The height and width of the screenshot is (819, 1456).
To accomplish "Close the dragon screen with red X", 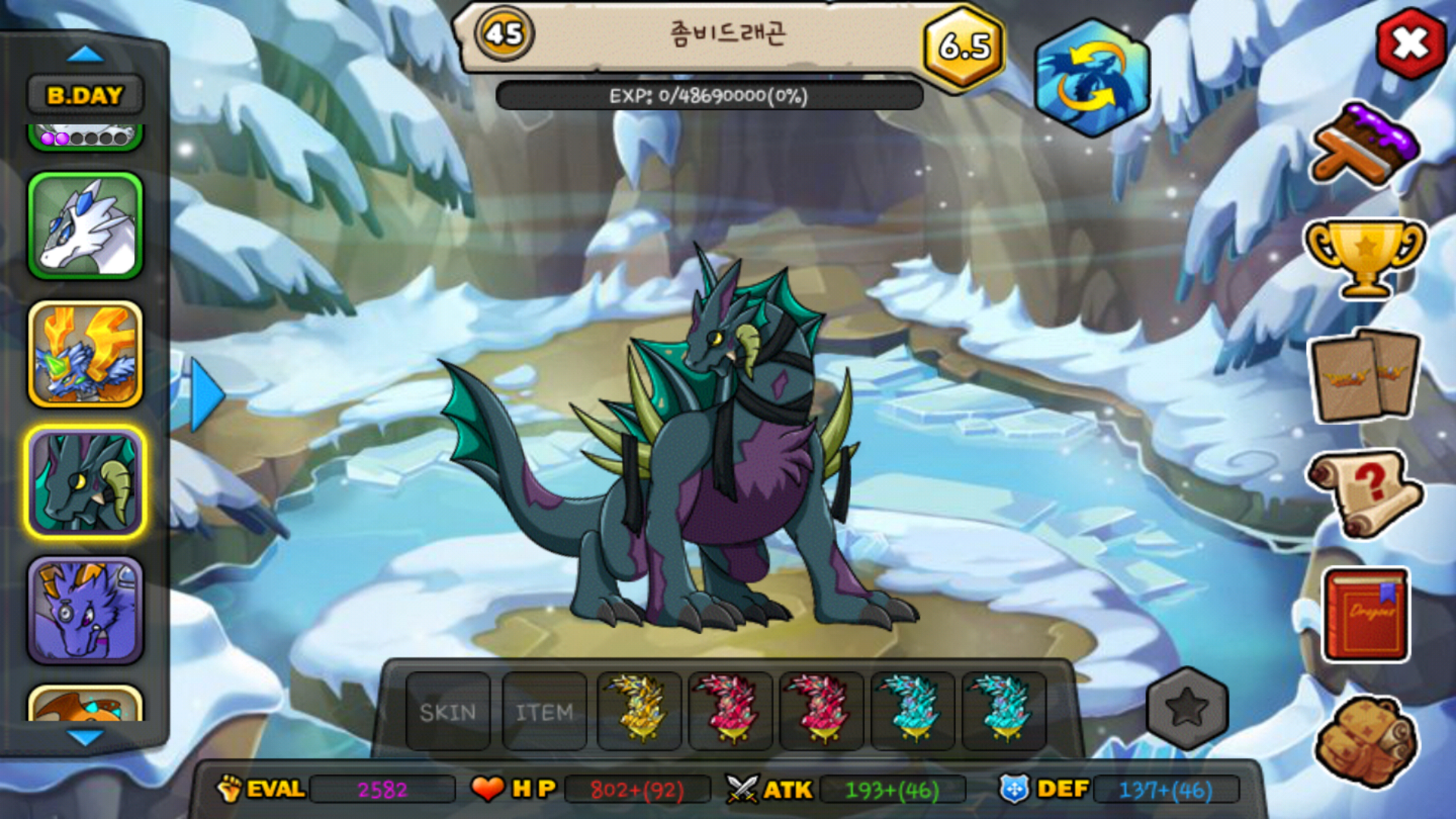I will (x=1410, y=44).
